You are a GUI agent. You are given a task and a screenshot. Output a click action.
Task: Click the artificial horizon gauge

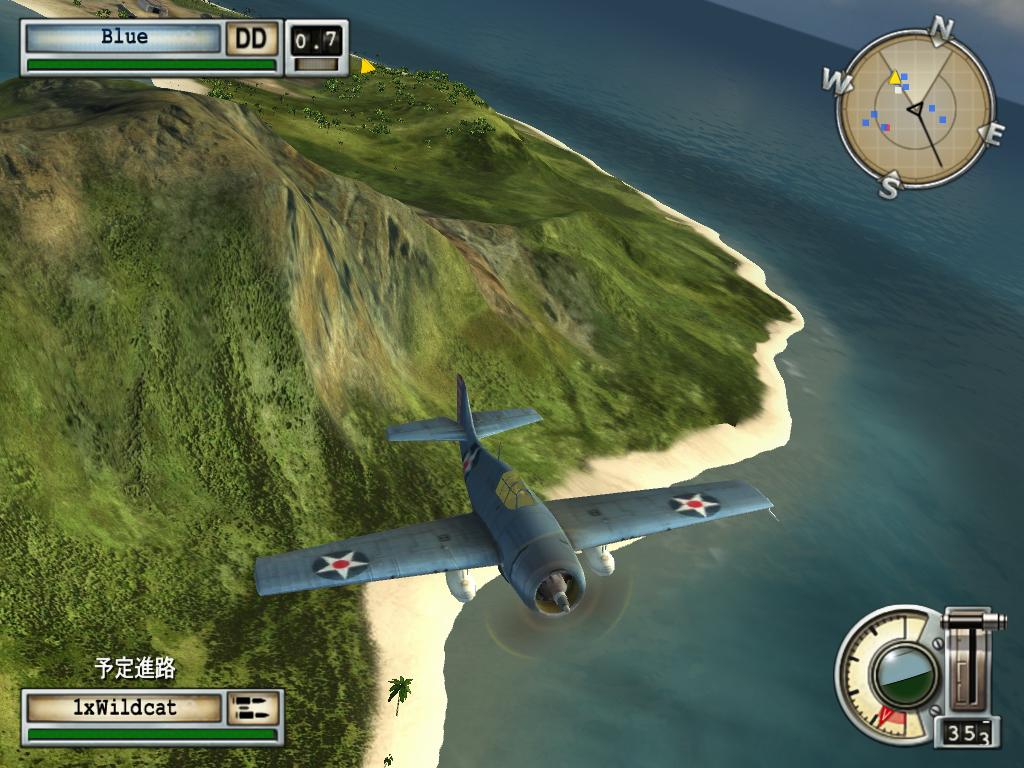[904, 675]
